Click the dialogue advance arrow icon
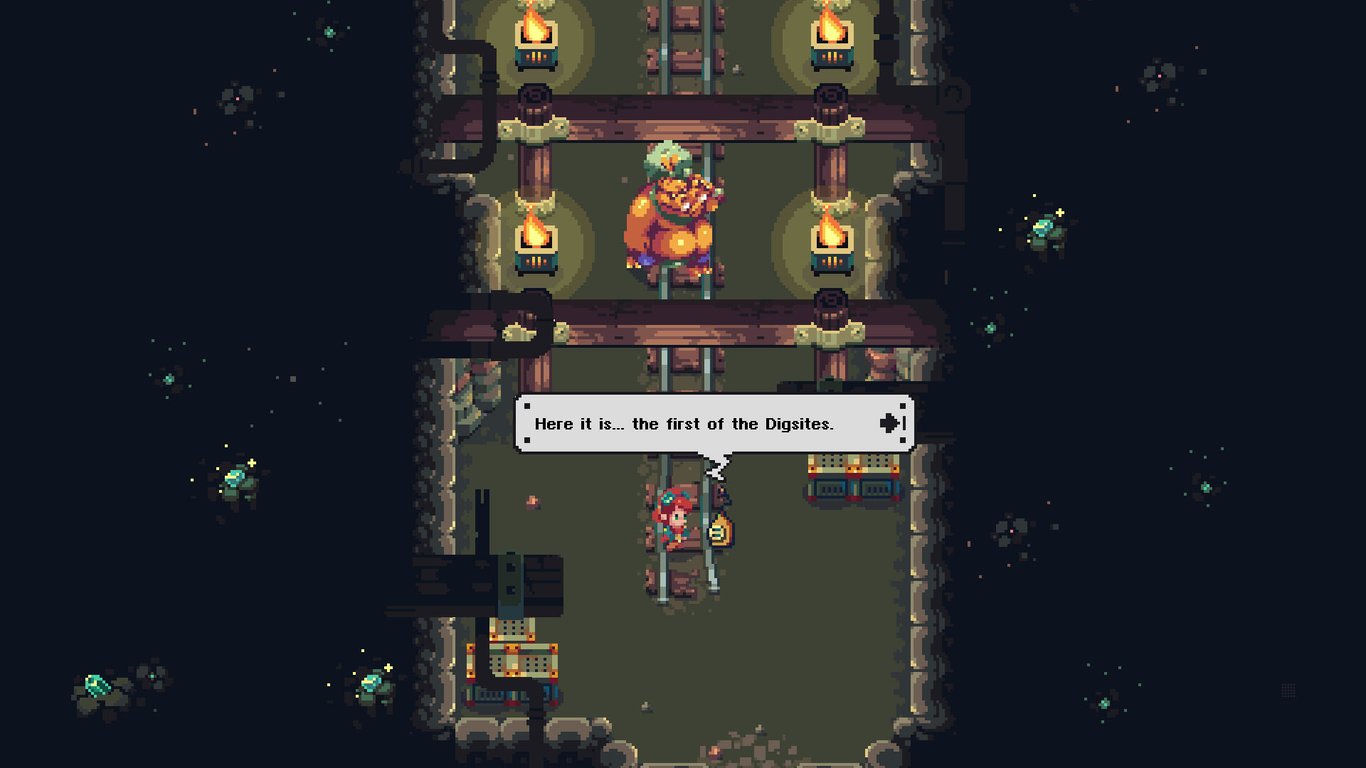This screenshot has width=1366, height=768. pos(888,423)
